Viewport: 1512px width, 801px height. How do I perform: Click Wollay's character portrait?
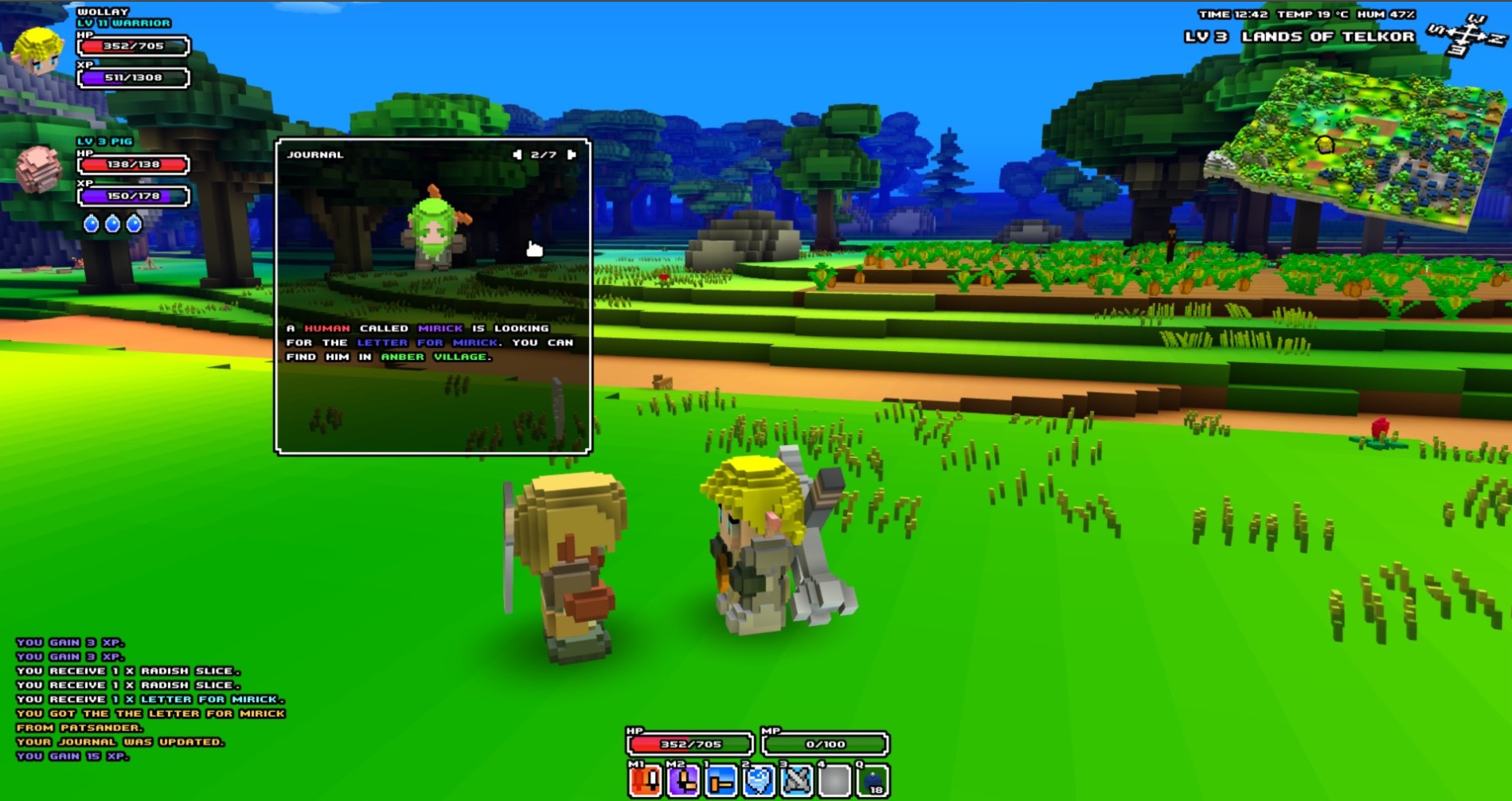37,50
